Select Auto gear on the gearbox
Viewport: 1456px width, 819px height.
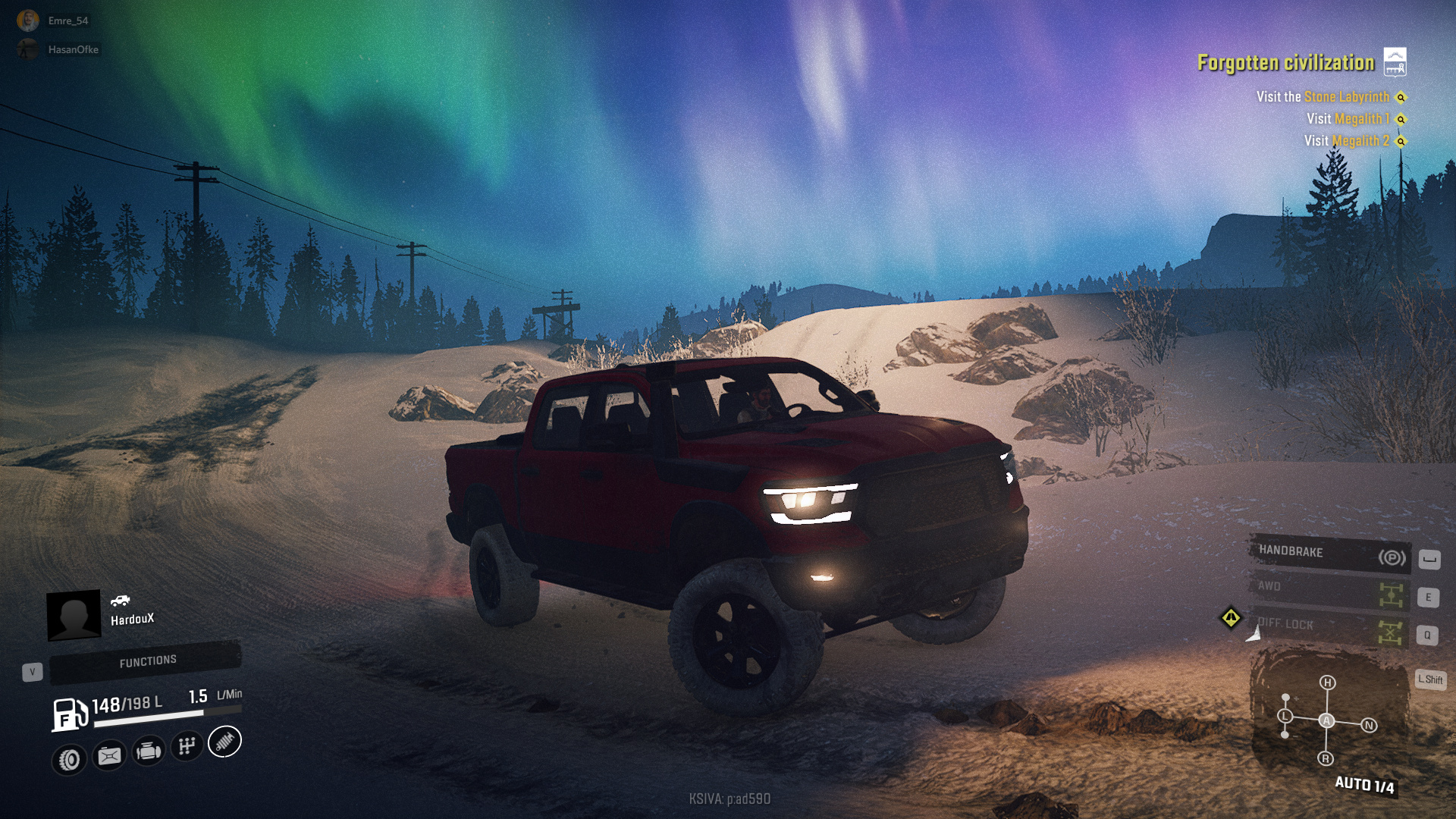point(1326,720)
